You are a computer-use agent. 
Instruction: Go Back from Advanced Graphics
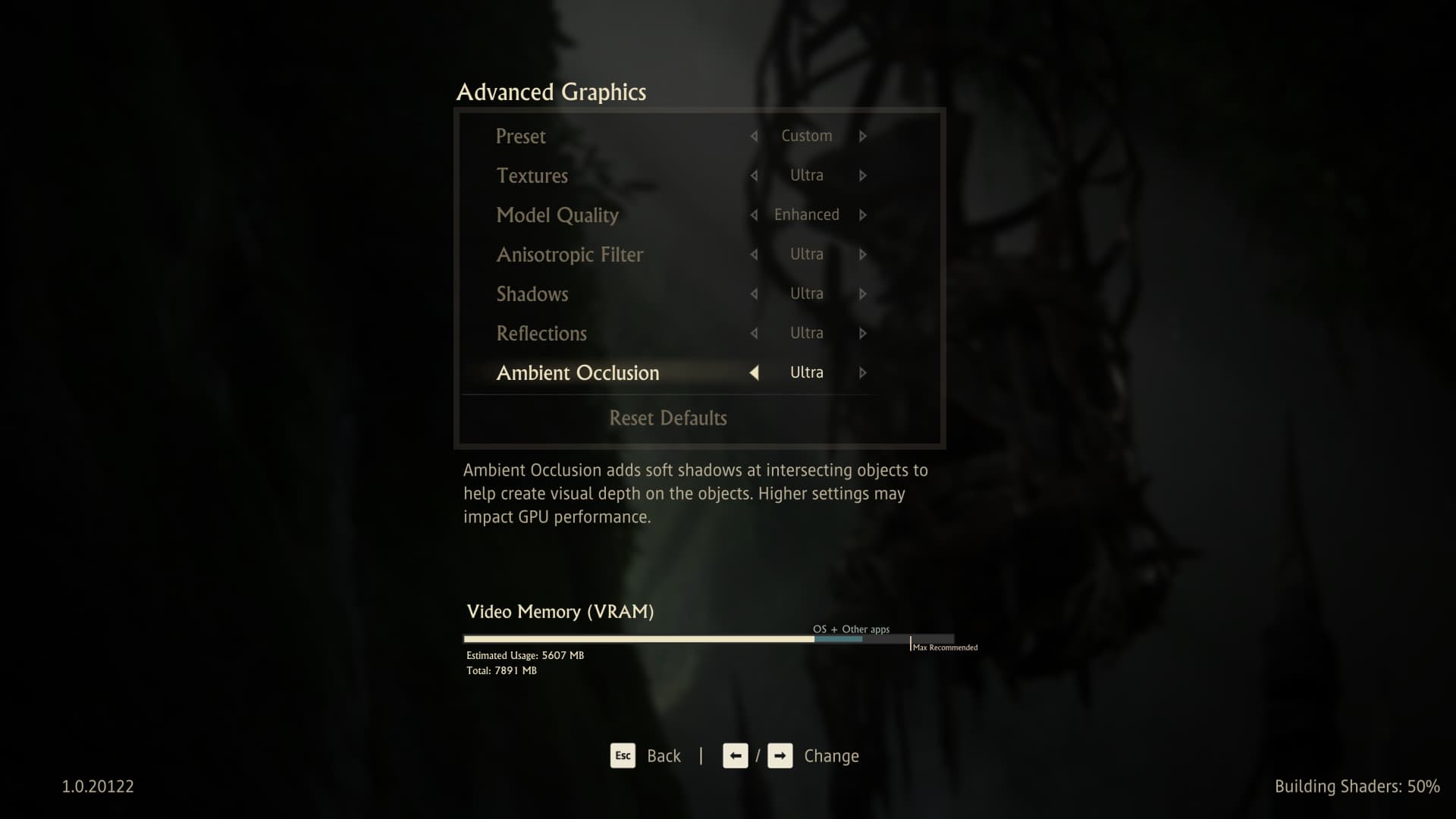[646, 756]
